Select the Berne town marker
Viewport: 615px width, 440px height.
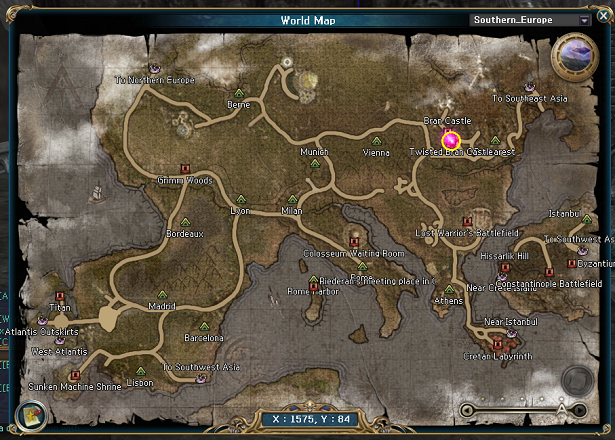click(x=239, y=92)
